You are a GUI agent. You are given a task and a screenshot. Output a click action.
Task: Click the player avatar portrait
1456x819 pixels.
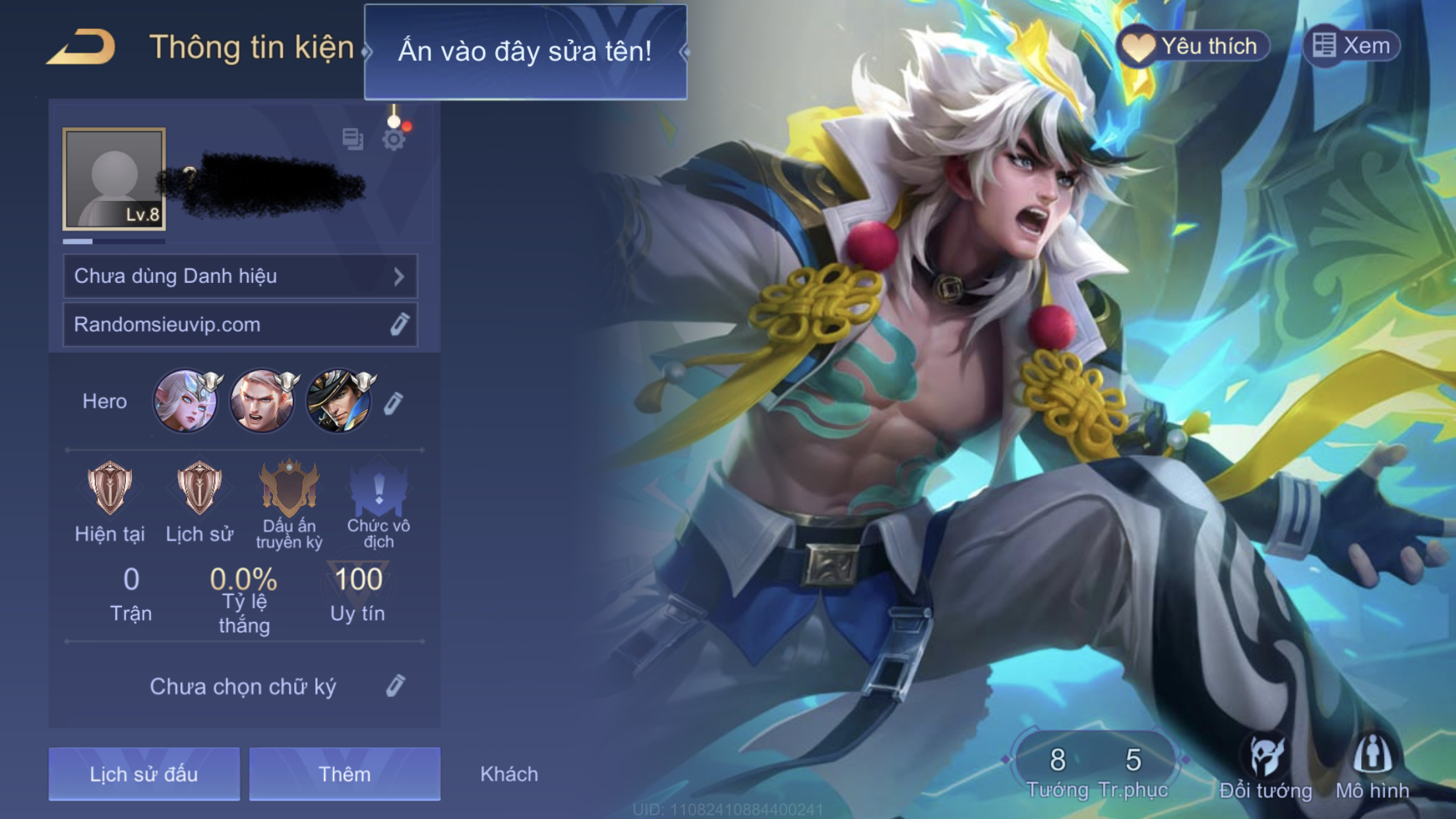click(x=114, y=179)
